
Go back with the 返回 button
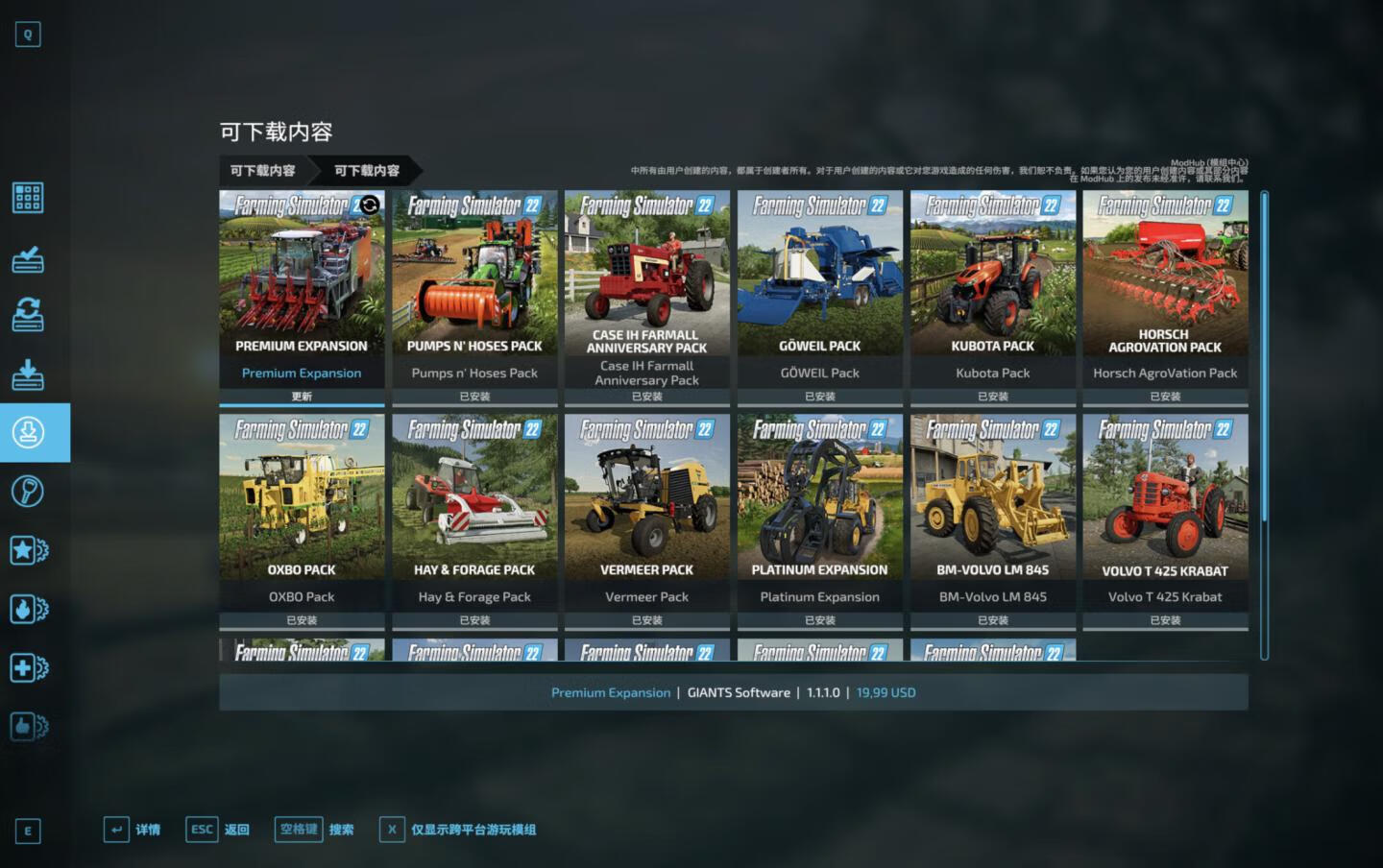pos(218,830)
